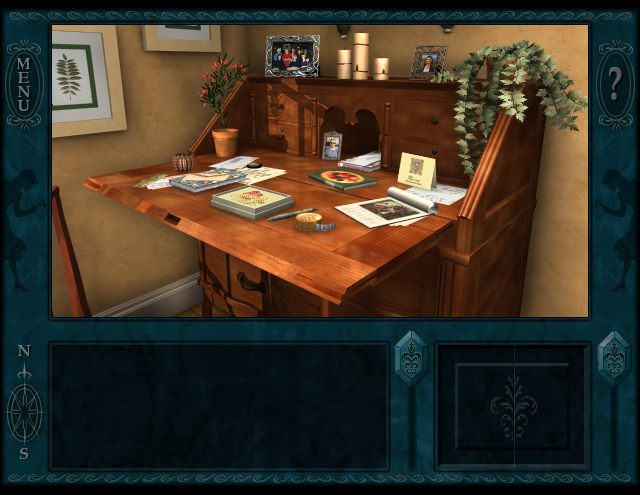Click the scroll knob right of the inventory
The image size is (640, 495).
[613, 359]
